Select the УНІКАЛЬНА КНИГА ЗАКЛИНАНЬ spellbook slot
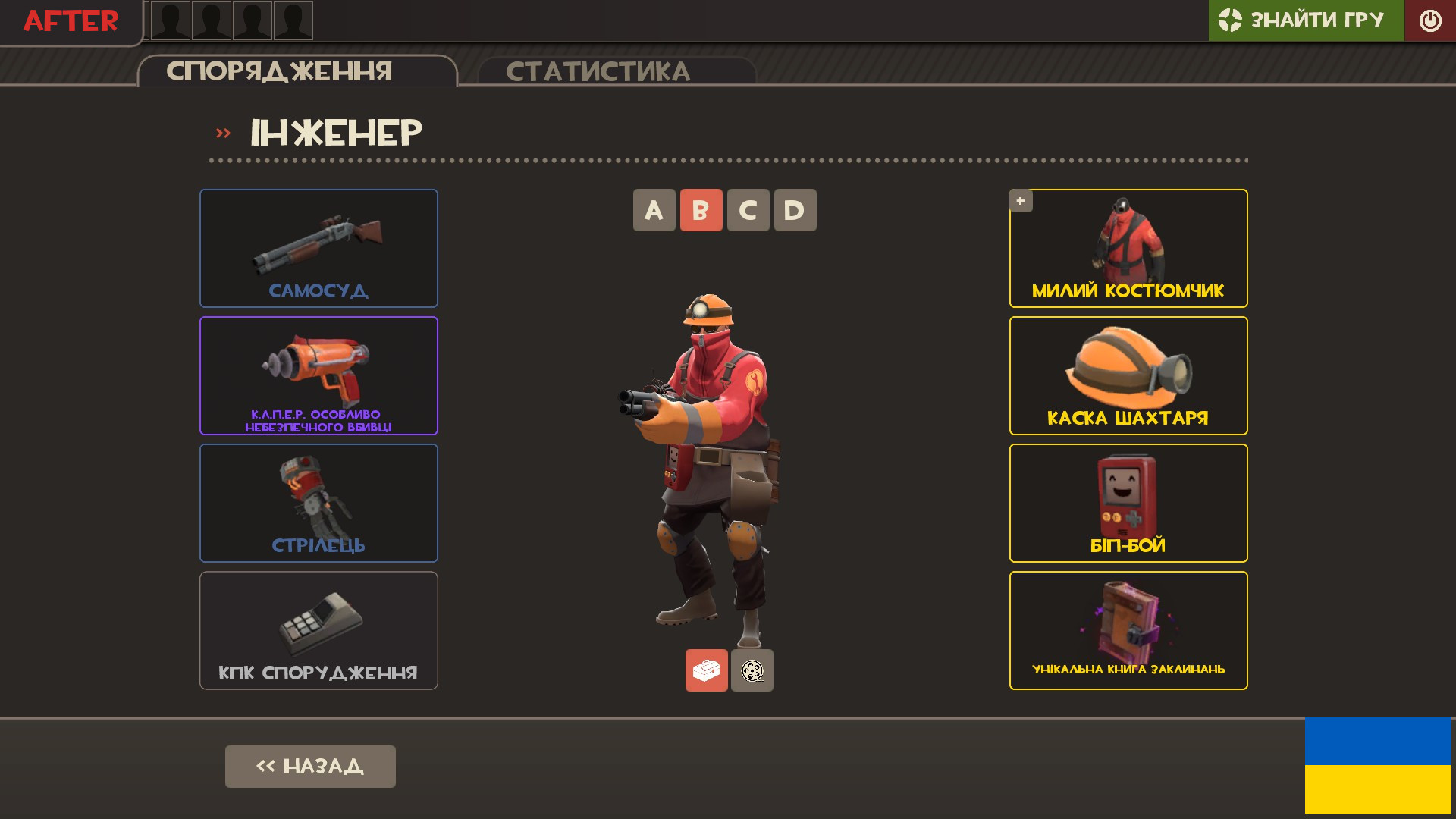 [1128, 629]
